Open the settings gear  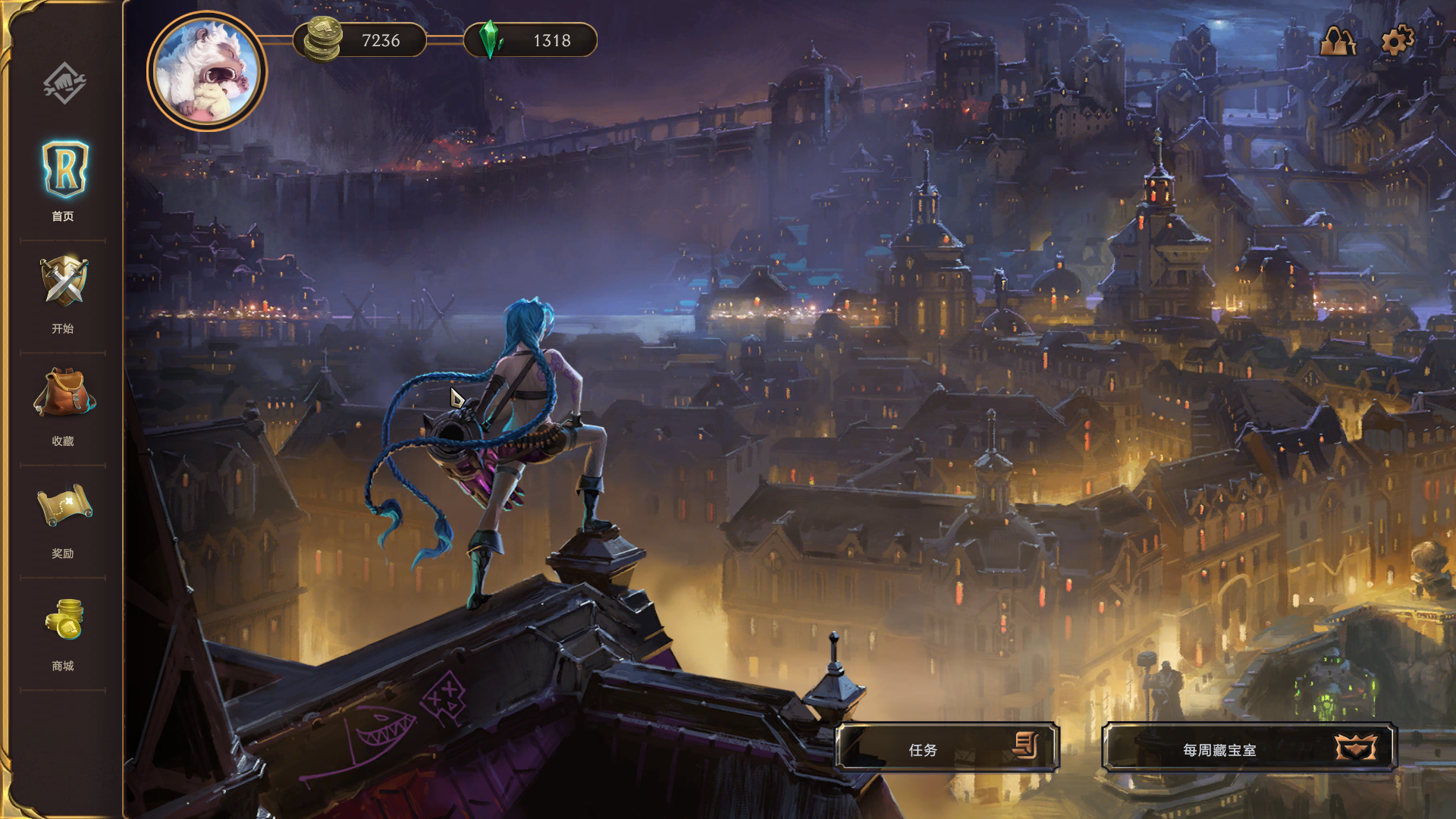pyautogui.click(x=1397, y=41)
